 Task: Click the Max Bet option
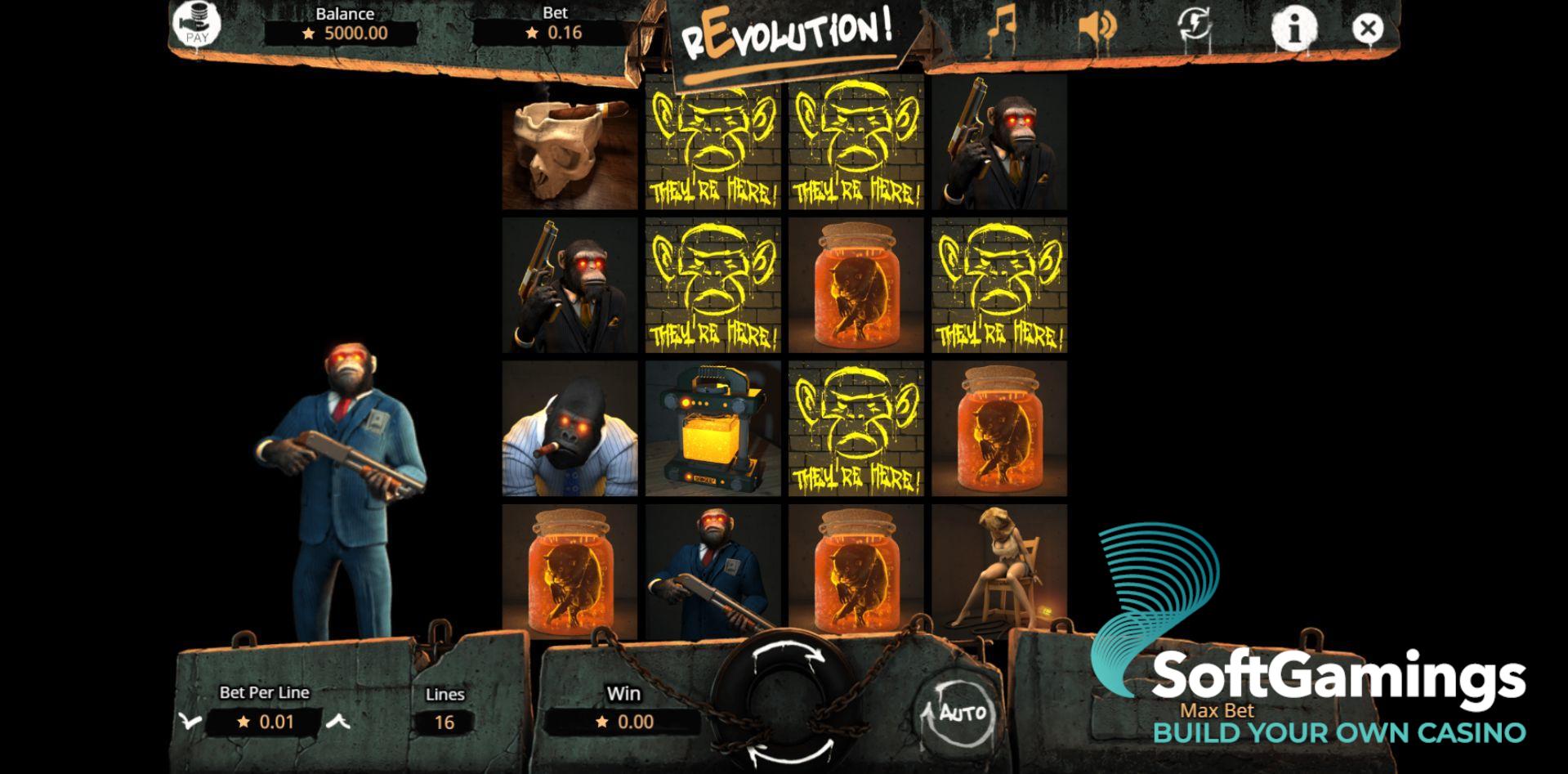[1219, 710]
